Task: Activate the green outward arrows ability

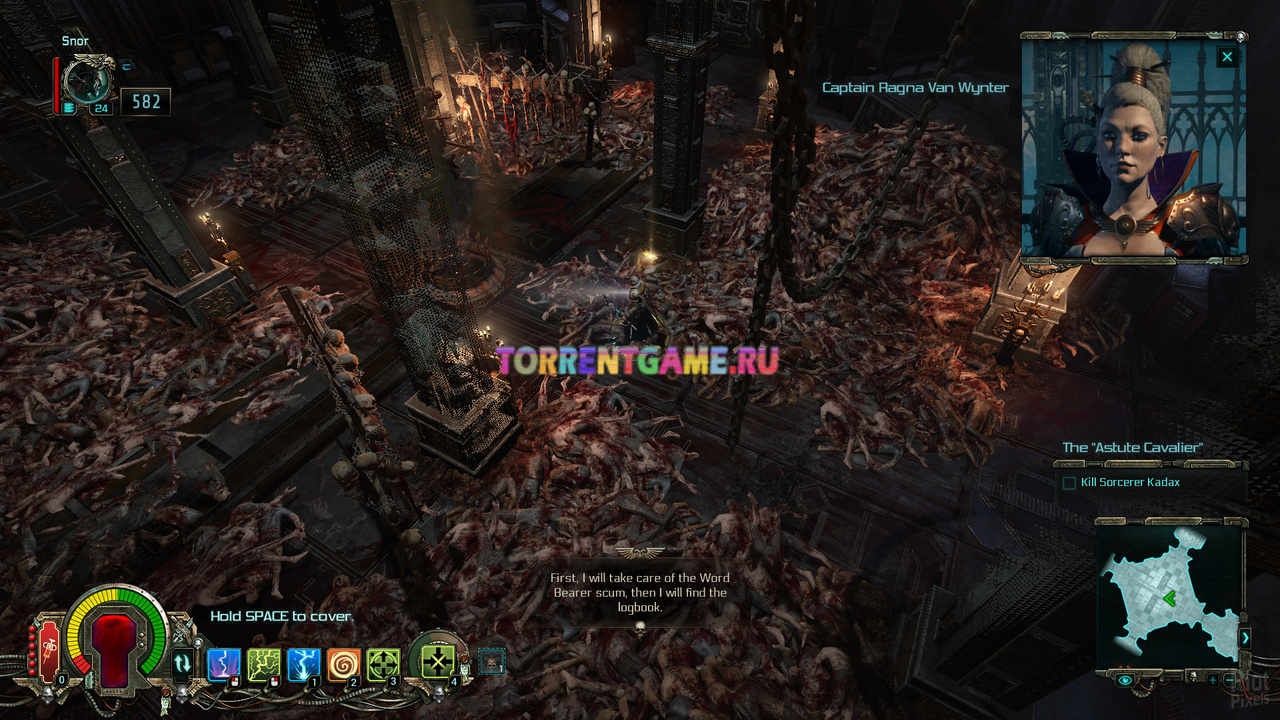Action: tap(384, 664)
